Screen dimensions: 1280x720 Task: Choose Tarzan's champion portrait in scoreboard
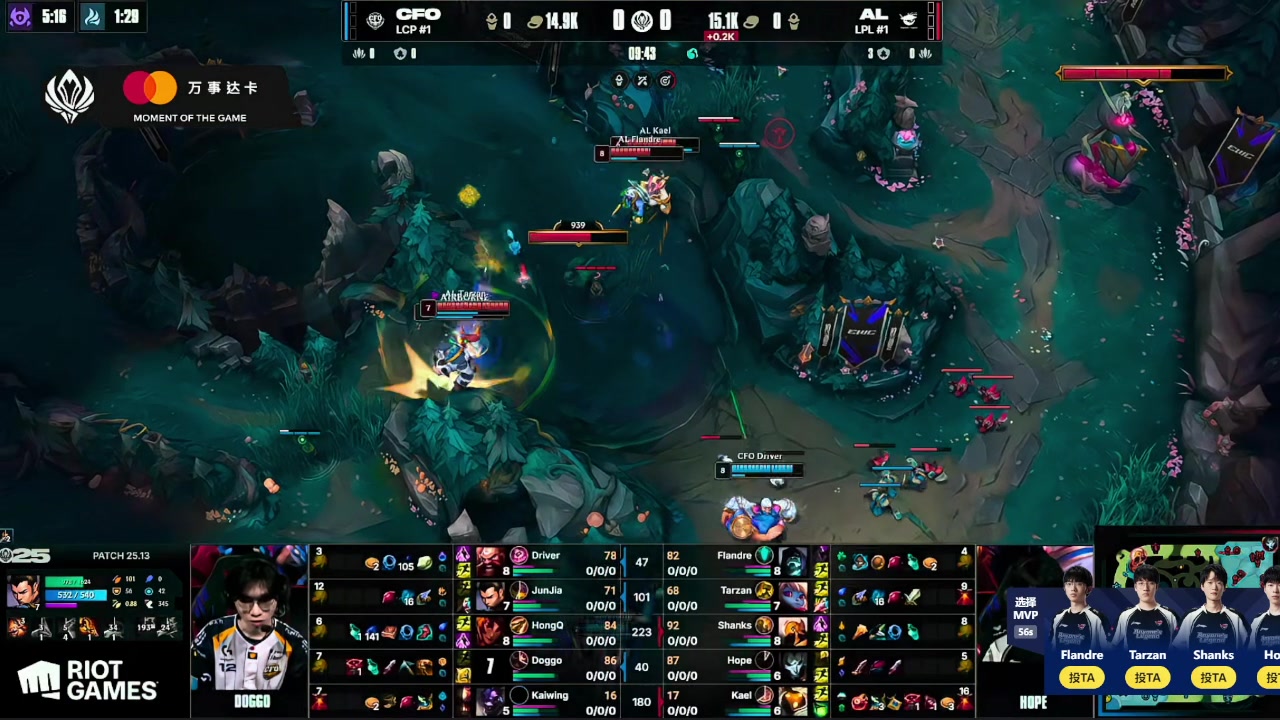point(793,597)
